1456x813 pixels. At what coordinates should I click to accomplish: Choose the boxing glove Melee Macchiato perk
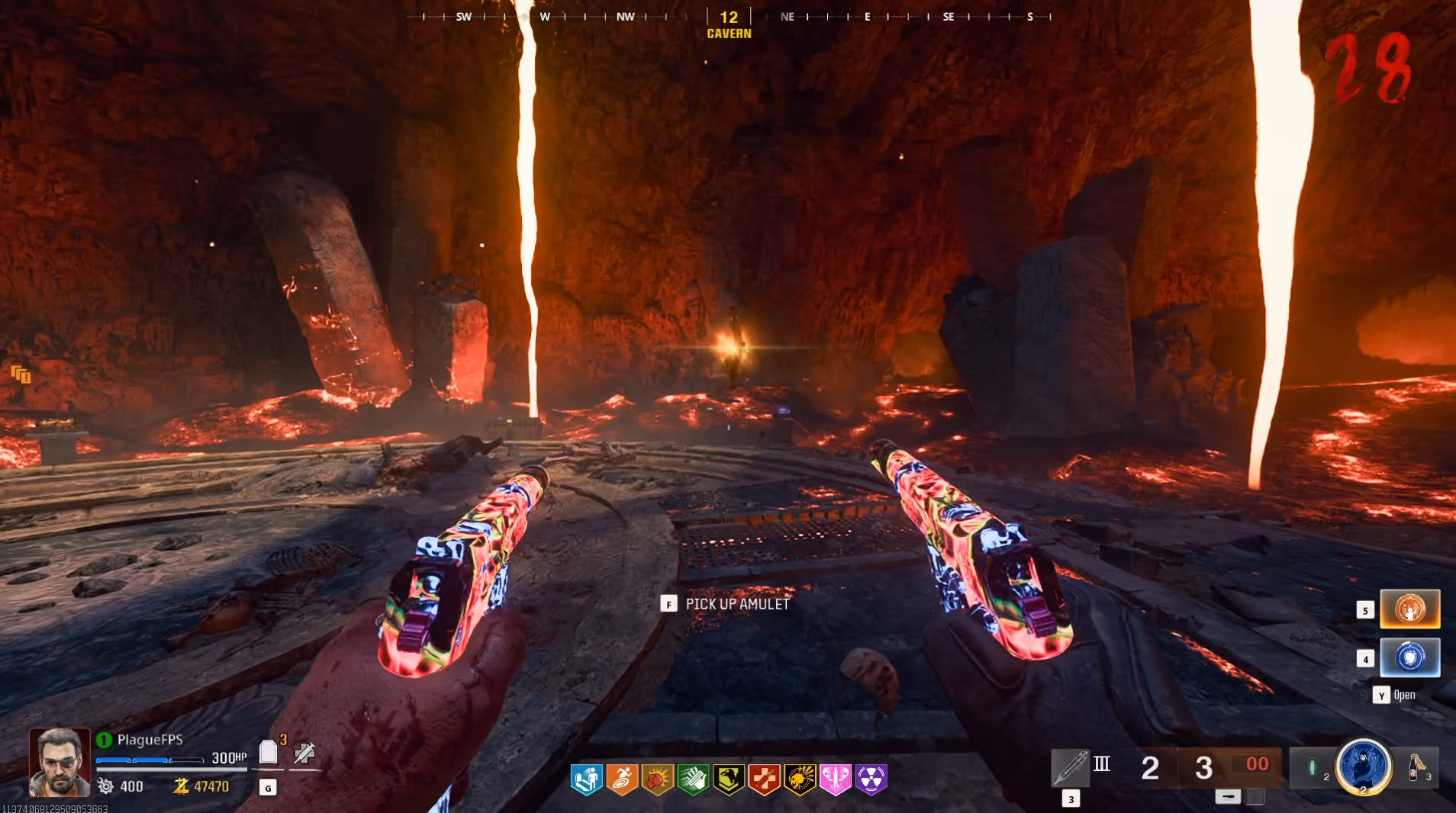[x=658, y=779]
